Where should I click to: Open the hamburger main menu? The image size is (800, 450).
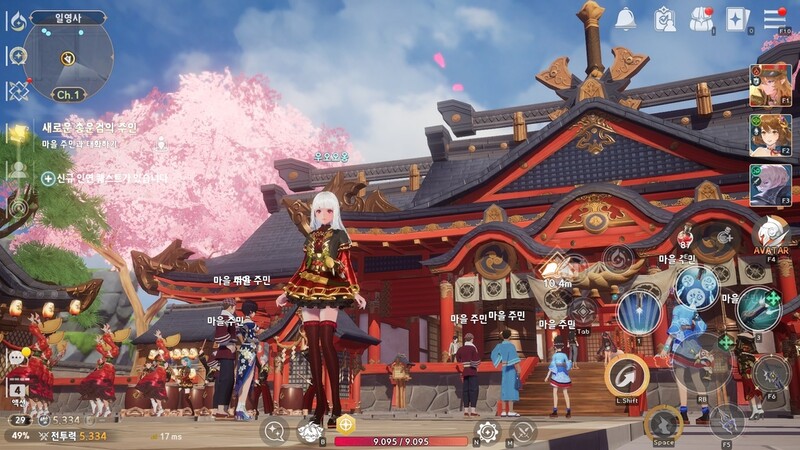pos(774,18)
